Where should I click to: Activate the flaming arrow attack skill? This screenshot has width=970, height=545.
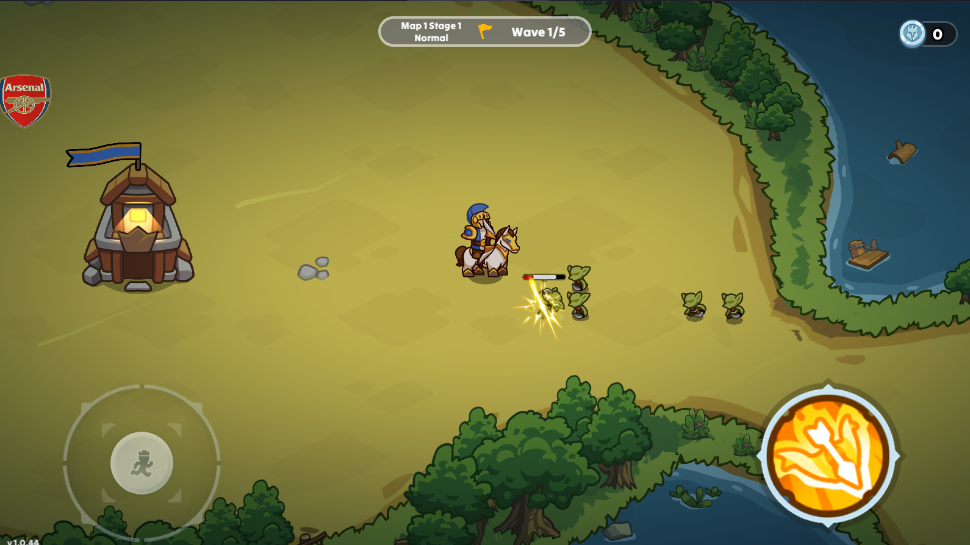[828, 456]
